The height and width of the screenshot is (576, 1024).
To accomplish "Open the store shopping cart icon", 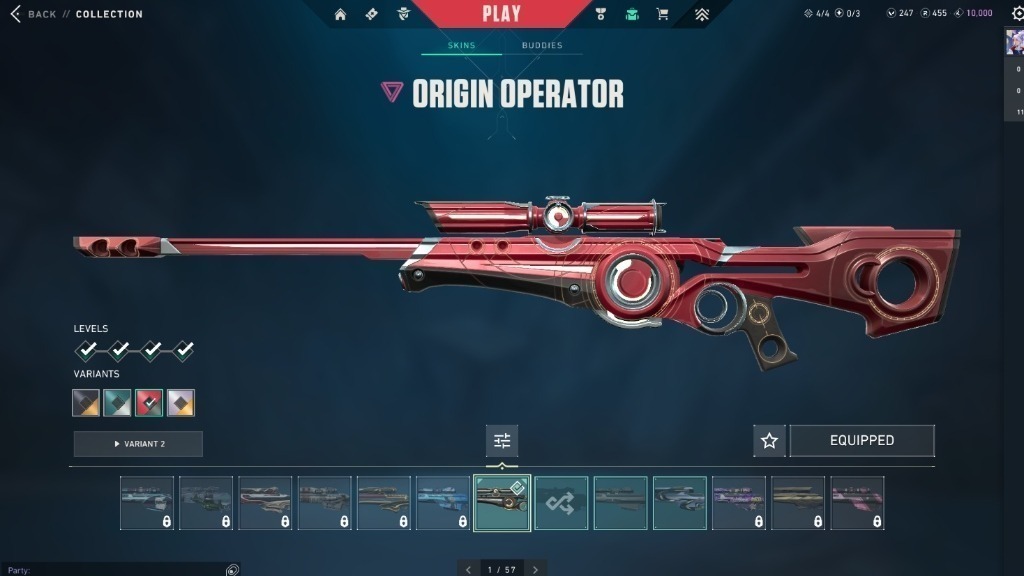I will (x=662, y=14).
